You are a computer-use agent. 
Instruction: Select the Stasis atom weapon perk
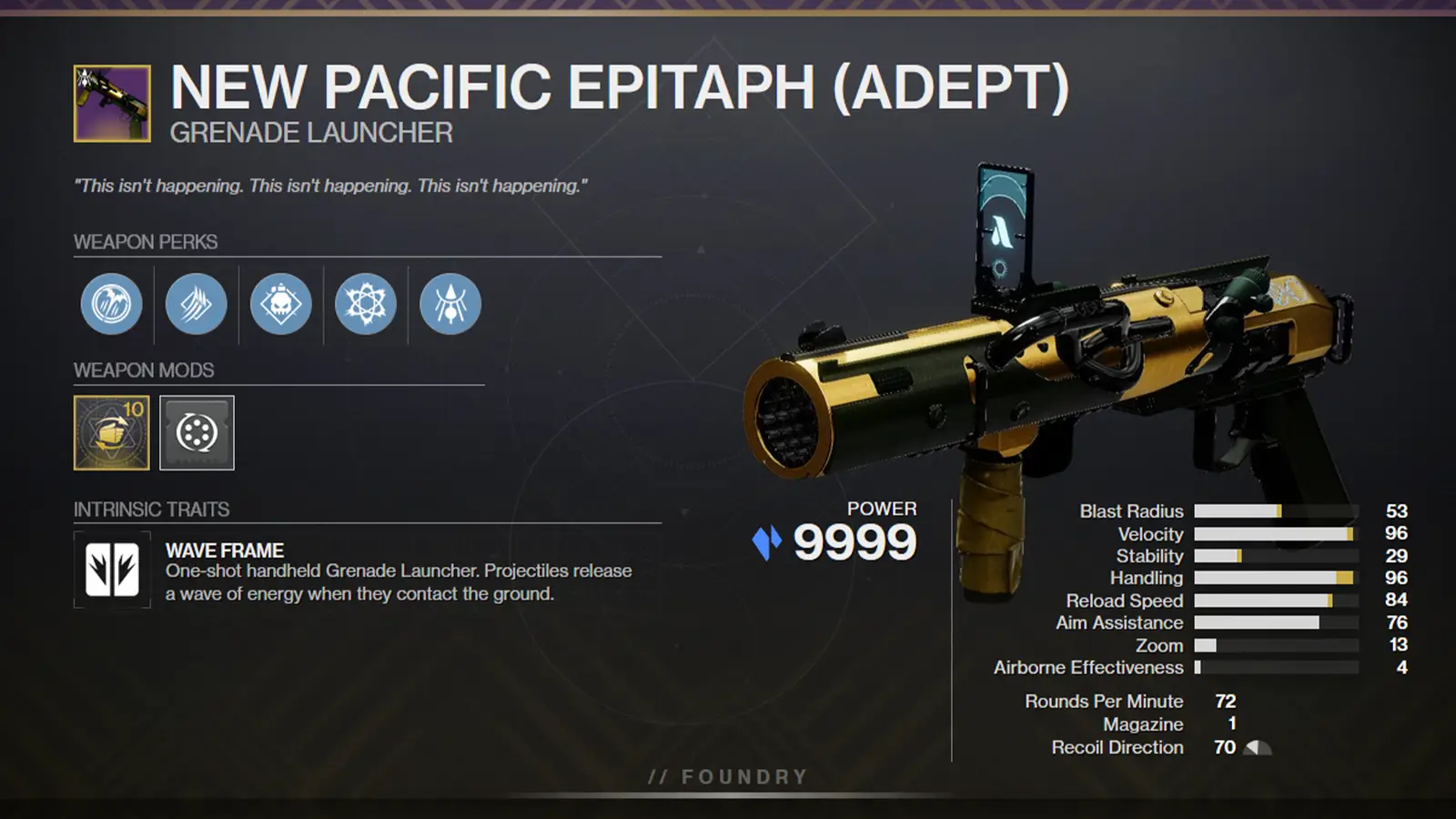coord(365,305)
